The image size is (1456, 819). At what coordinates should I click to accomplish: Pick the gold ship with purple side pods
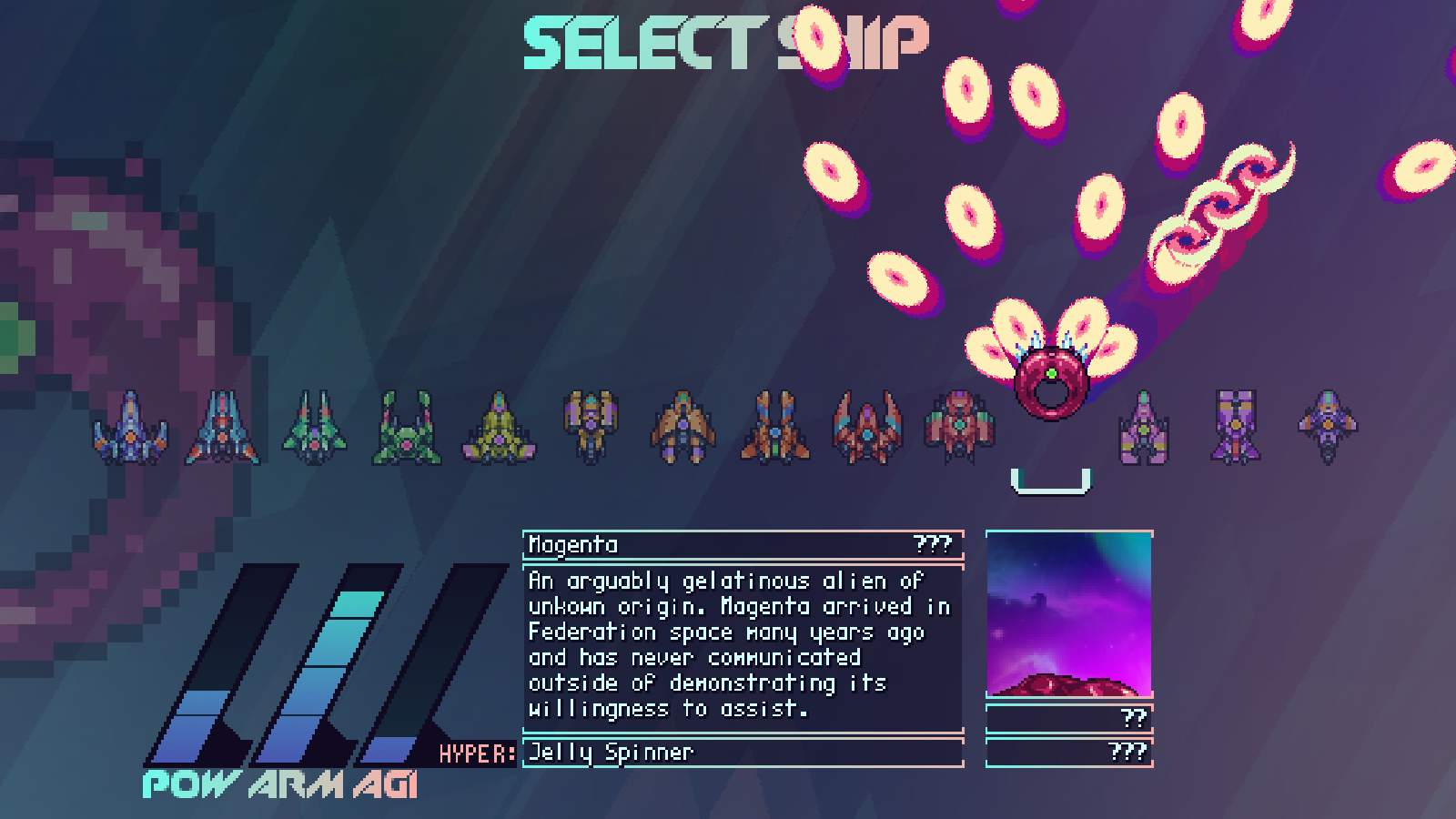(x=591, y=426)
